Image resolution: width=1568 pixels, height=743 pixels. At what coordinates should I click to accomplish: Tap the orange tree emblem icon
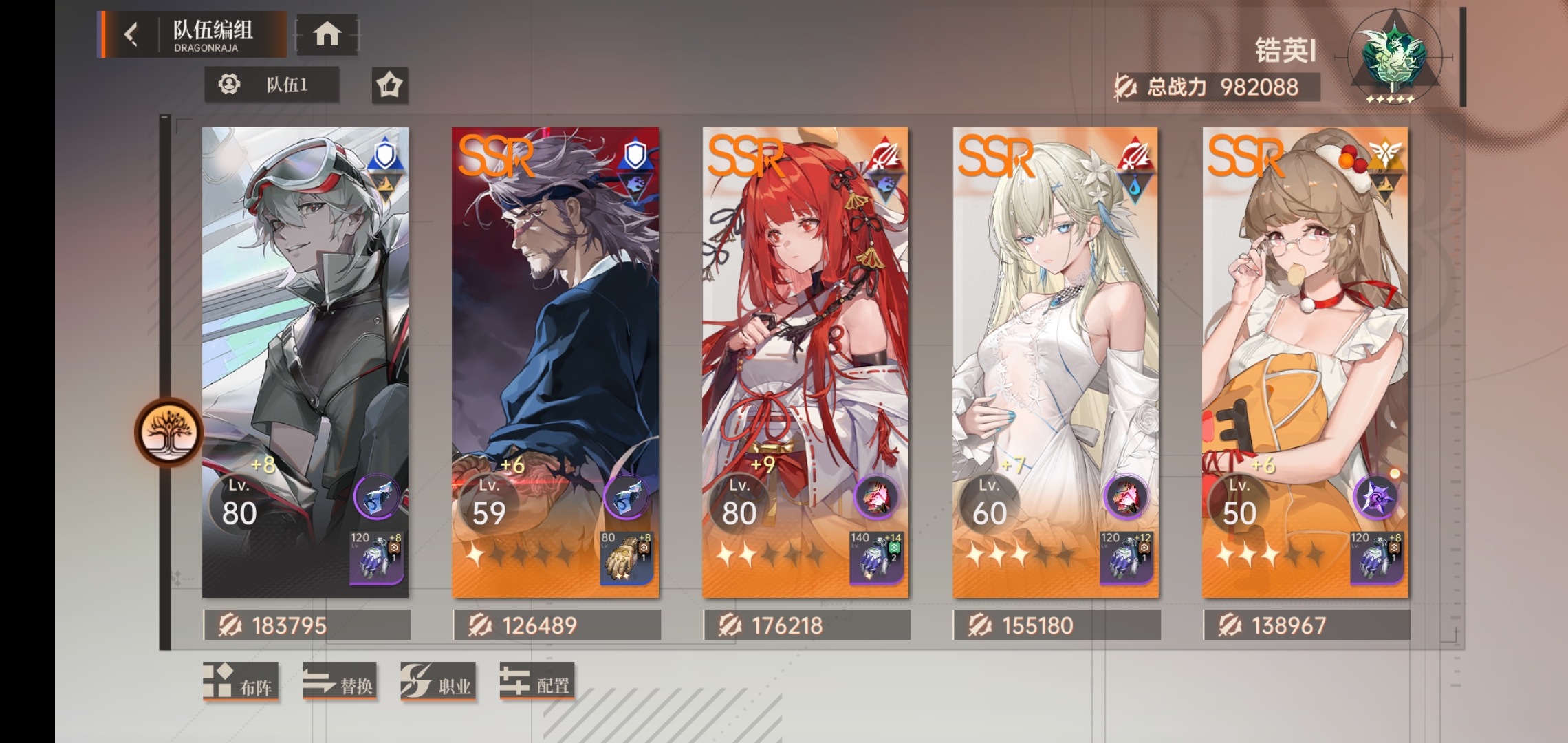pyautogui.click(x=168, y=432)
